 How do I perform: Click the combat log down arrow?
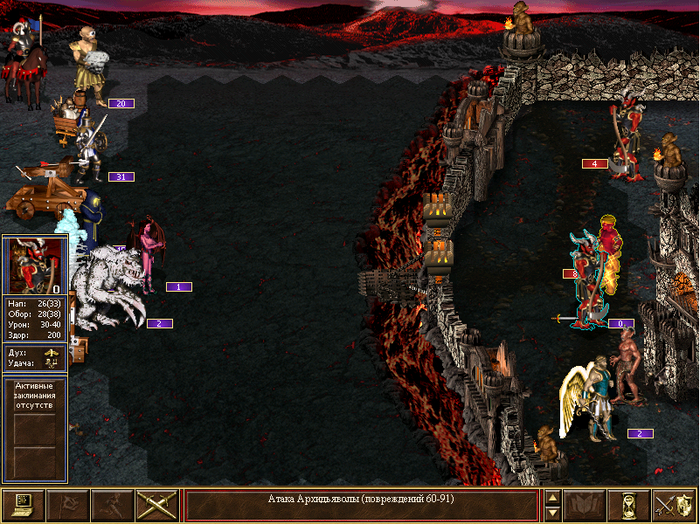click(551, 512)
